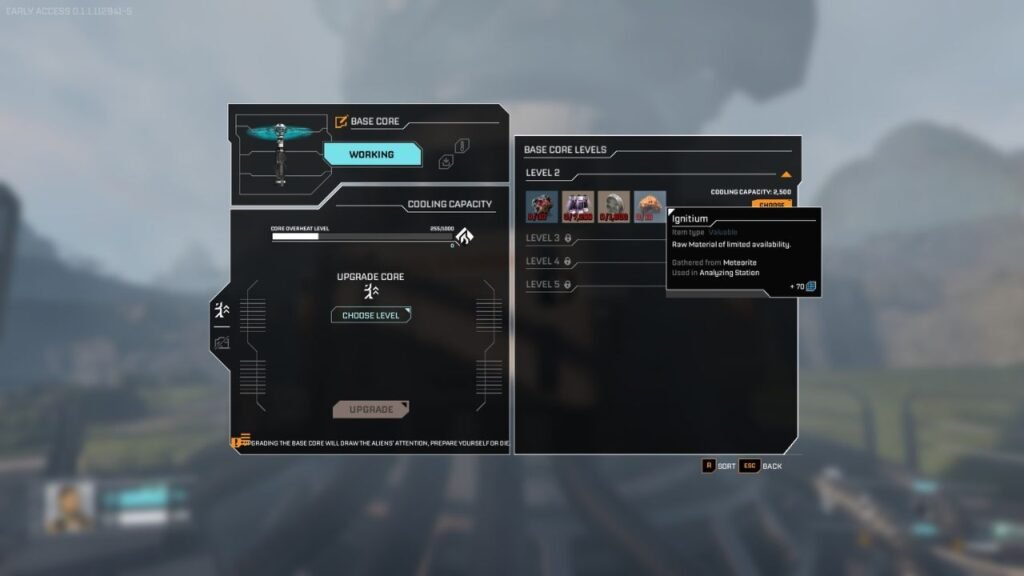Screen dimensions: 1024x576
Task: Select the Ignitium resource icon
Action: pos(650,207)
